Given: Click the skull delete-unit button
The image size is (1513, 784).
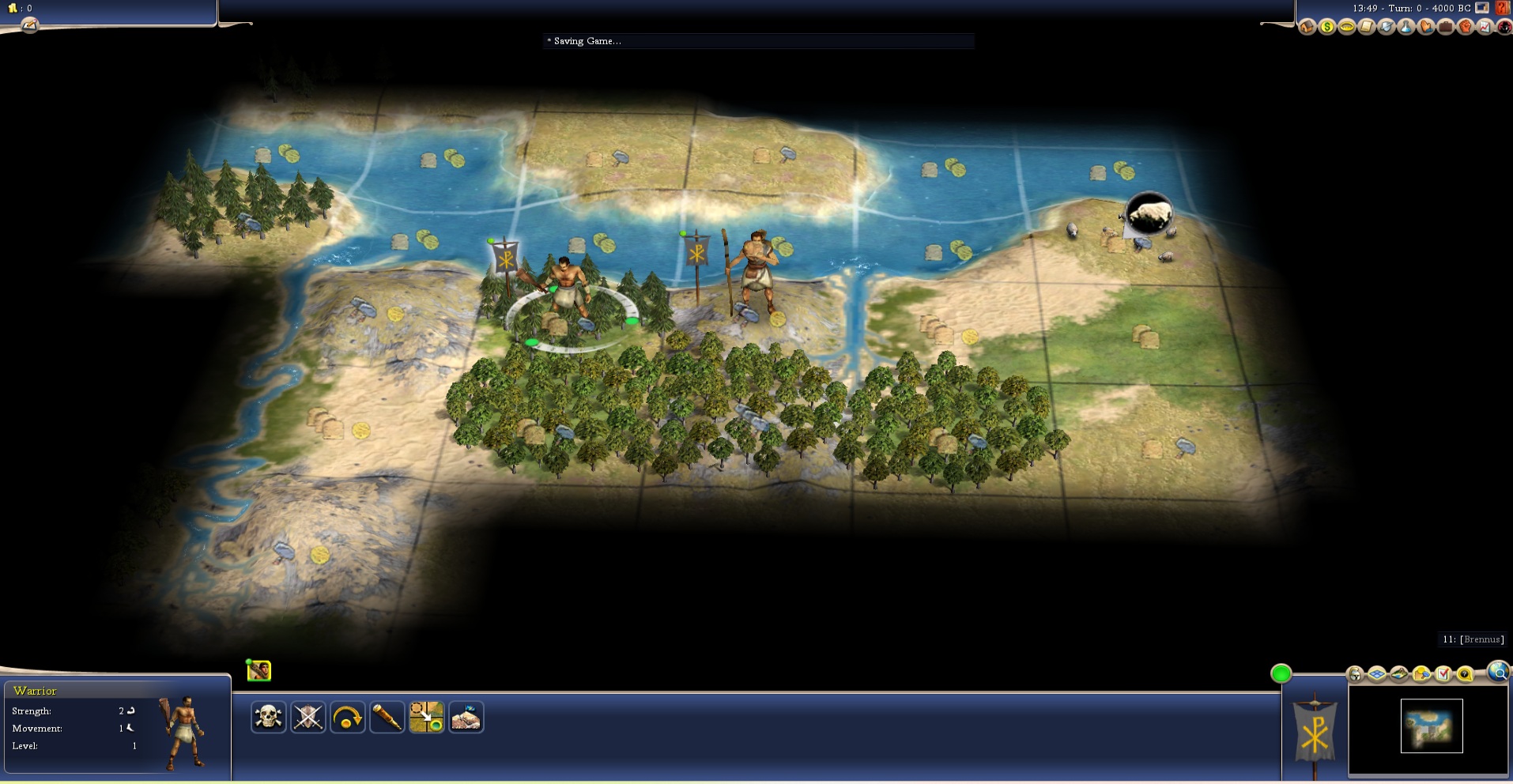Looking at the screenshot, I should 269,718.
